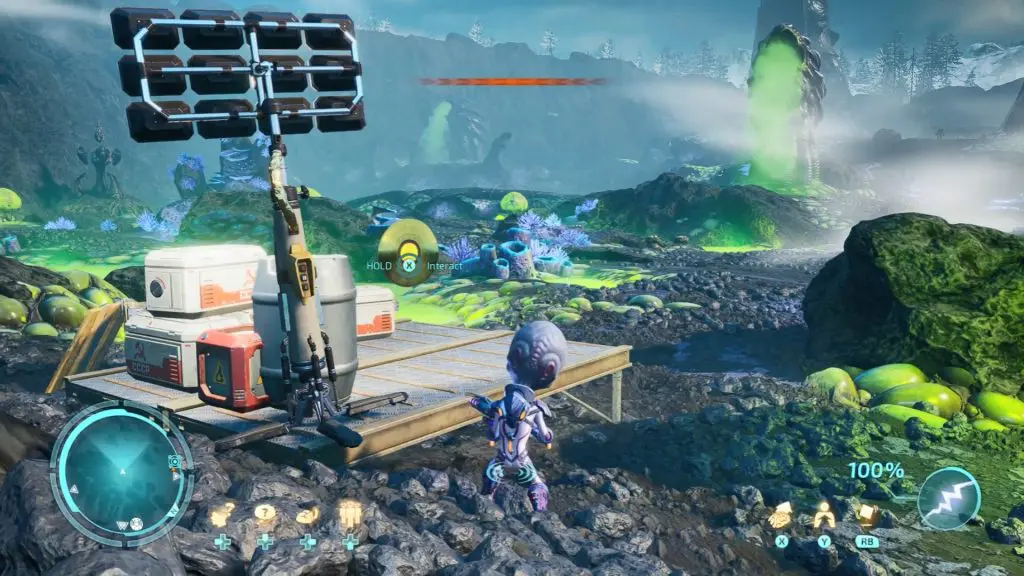Viewport: 1024px width, 576px height.
Task: Select the cyan gear marker on the minimap edge
Action: pyautogui.click(x=175, y=461)
